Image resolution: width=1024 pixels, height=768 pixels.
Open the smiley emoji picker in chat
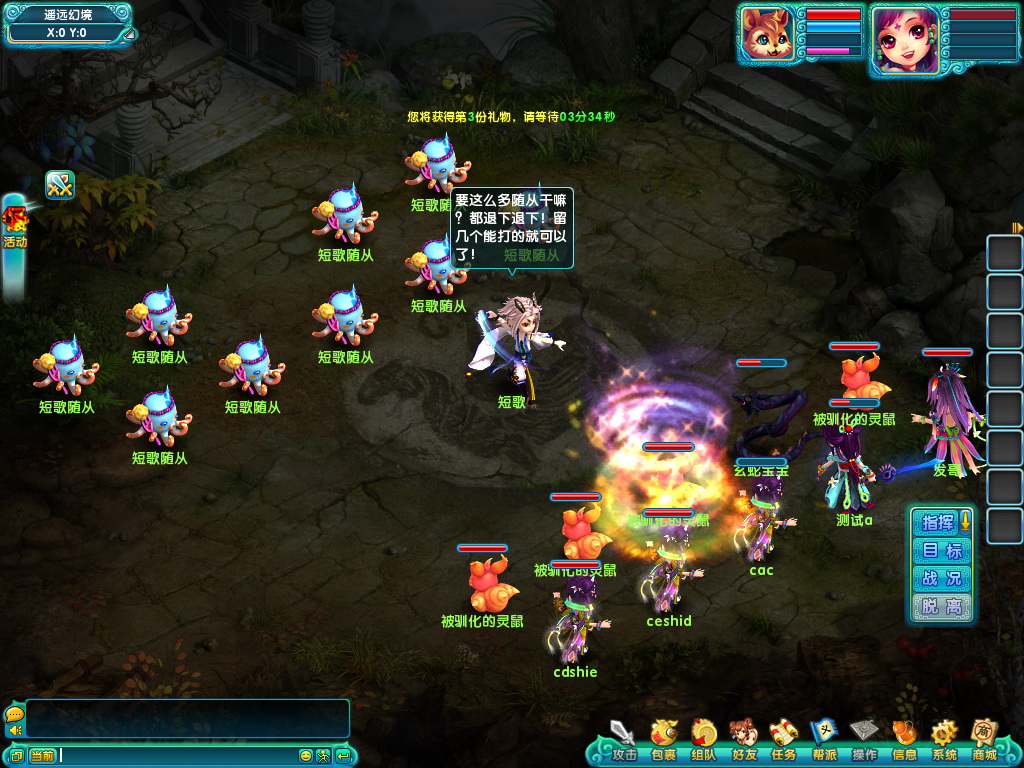point(306,755)
